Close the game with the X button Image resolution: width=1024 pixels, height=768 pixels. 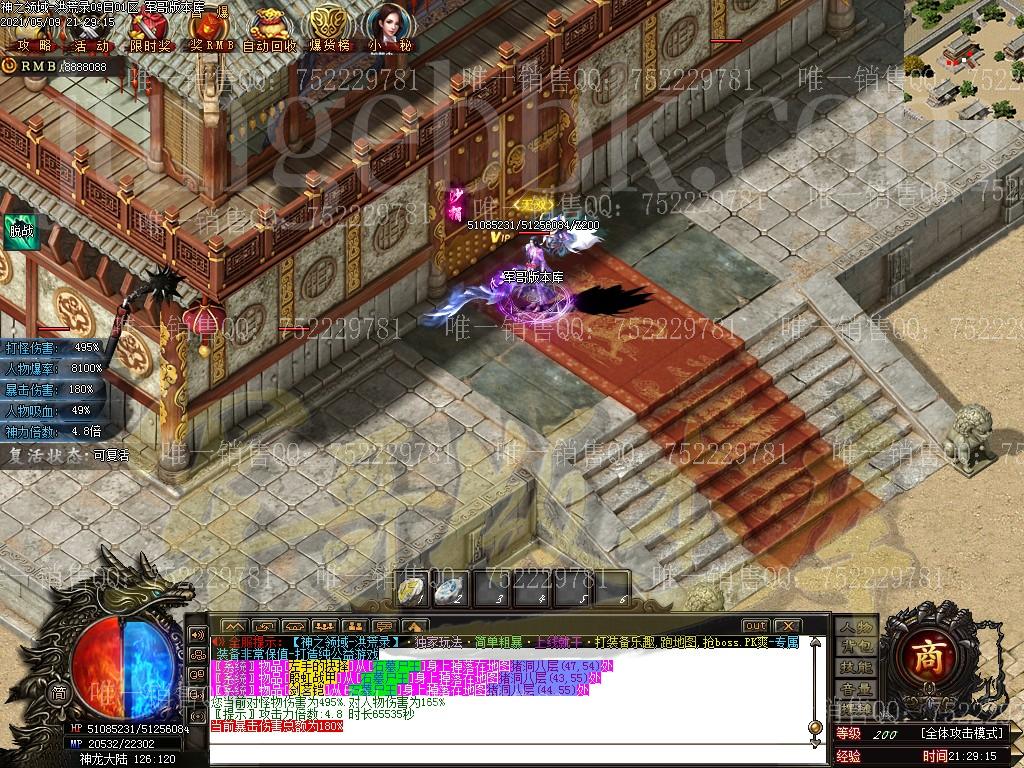[787, 626]
